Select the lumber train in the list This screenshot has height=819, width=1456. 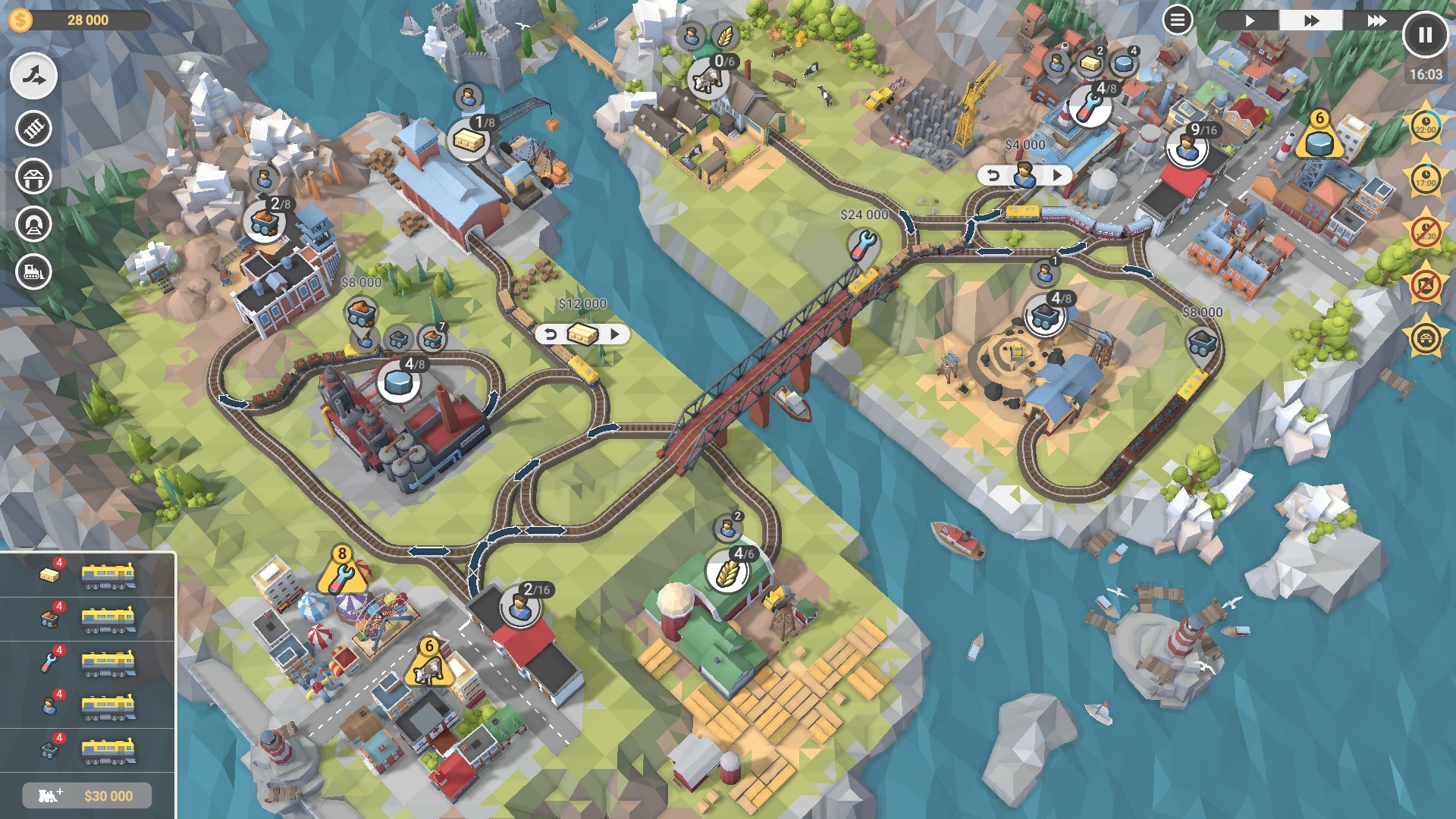coord(88,575)
